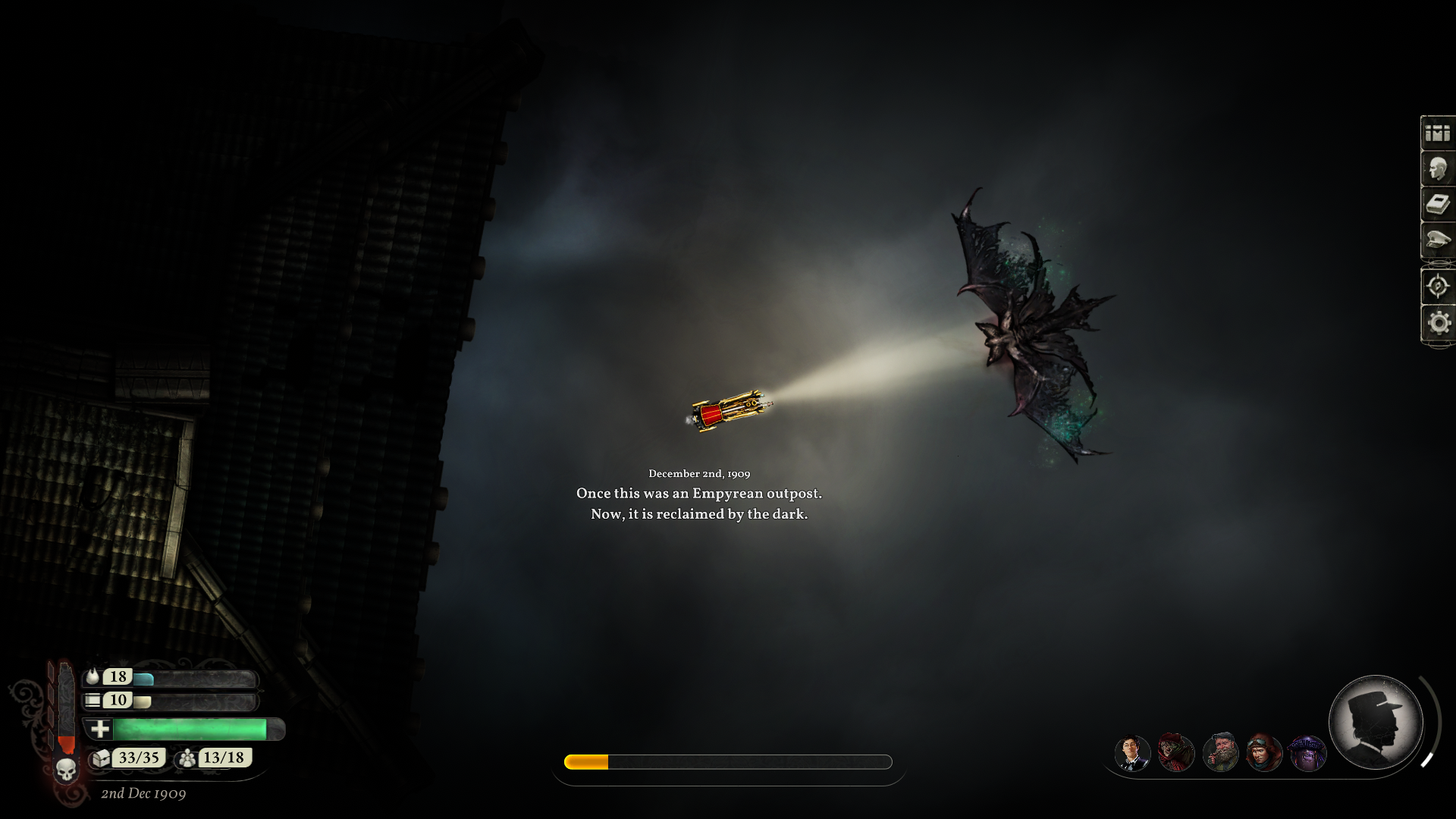Select the red-hooded officer portrait
Image resolution: width=1456 pixels, height=819 pixels.
click(x=1176, y=754)
